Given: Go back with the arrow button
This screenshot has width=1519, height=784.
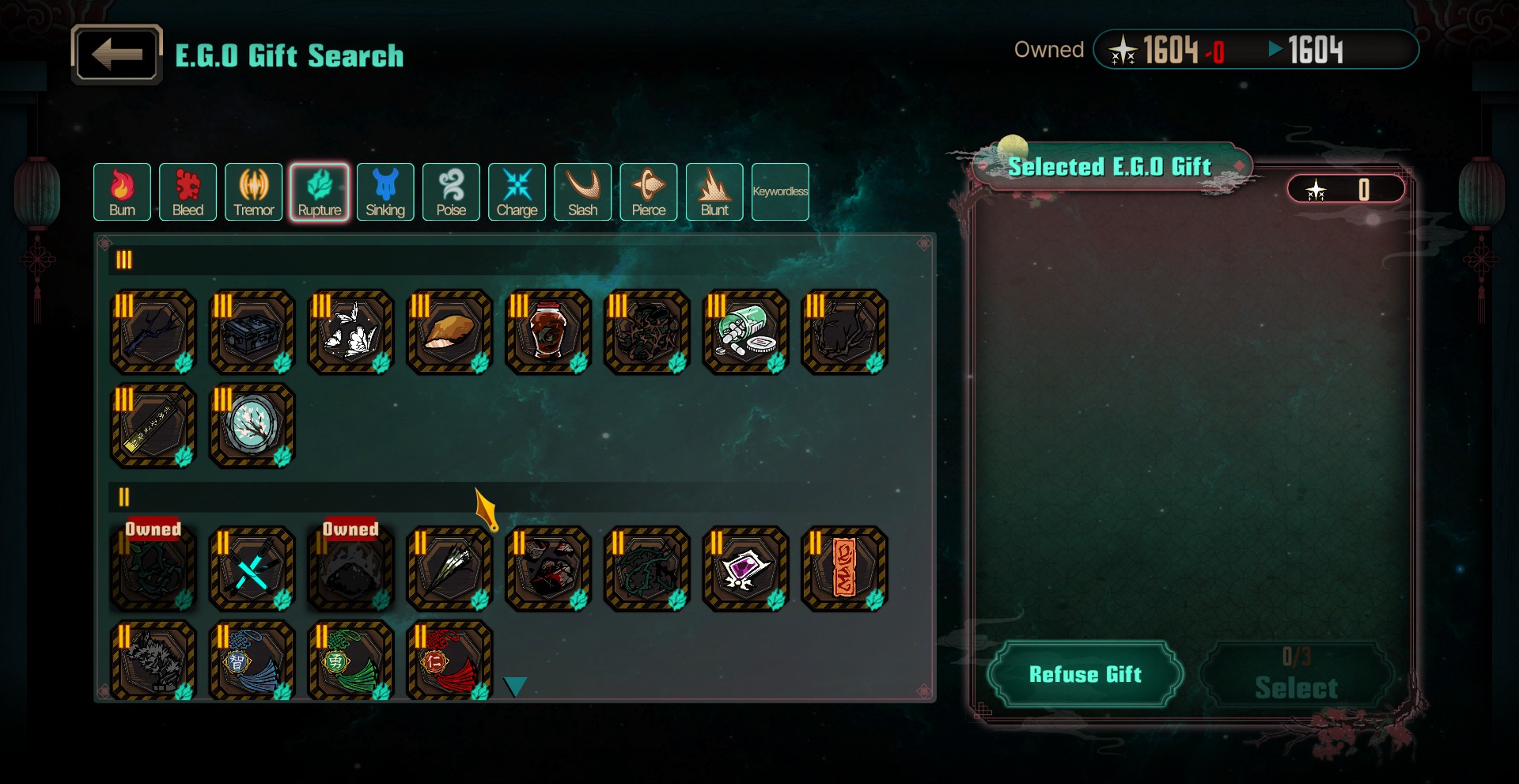Looking at the screenshot, I should [x=117, y=55].
